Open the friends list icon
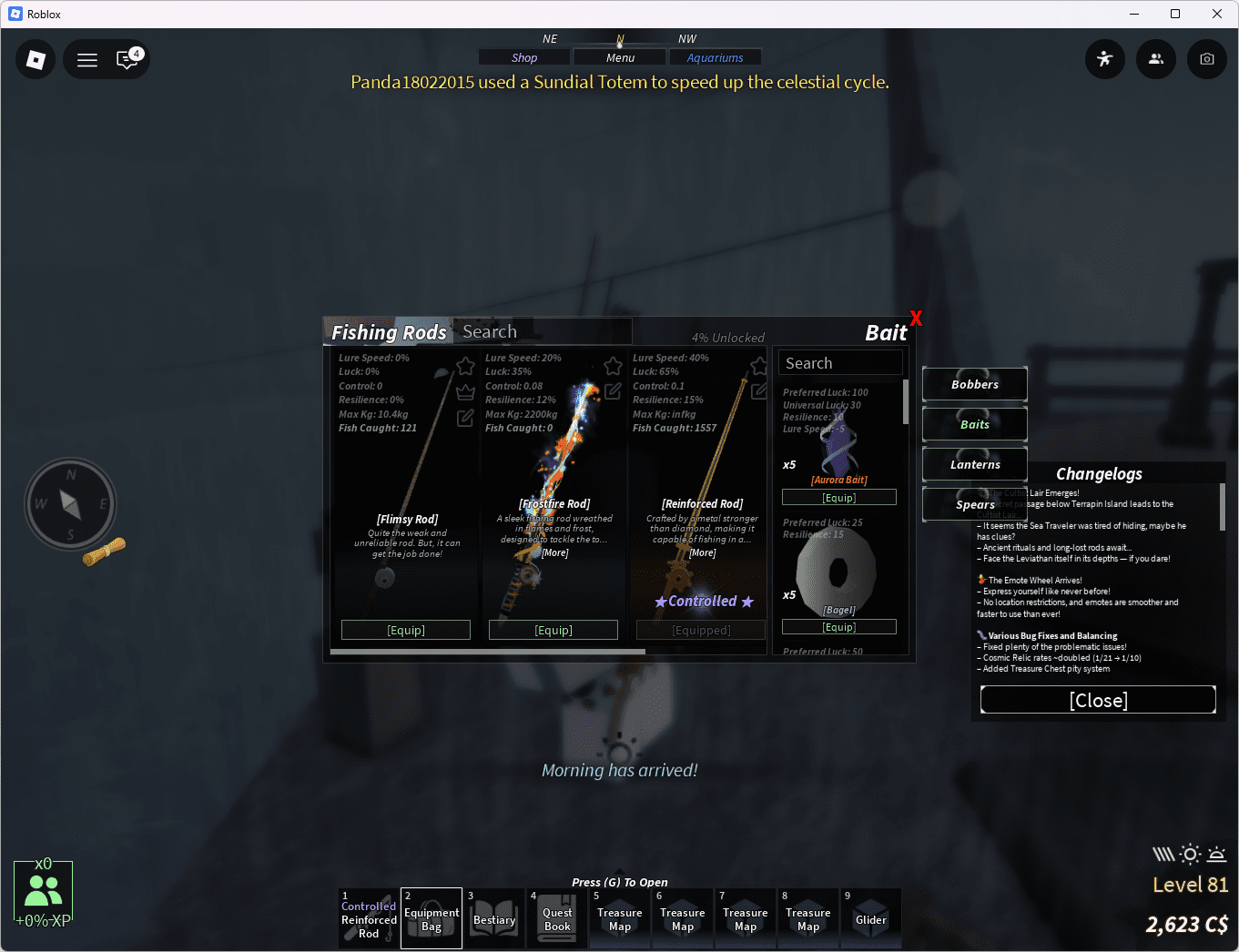This screenshot has width=1239, height=952. (x=1155, y=59)
